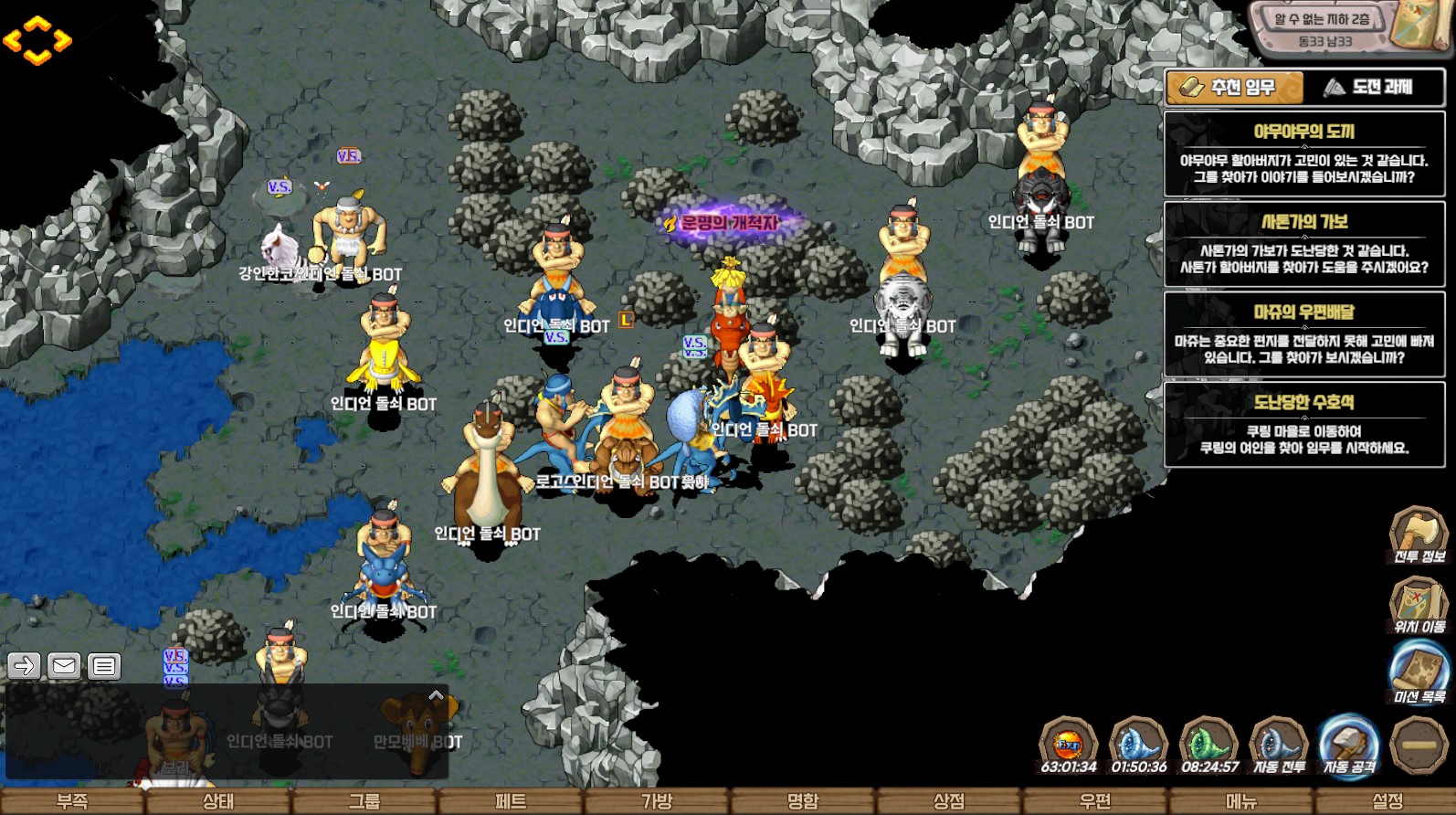Open the 우편 (Mail) menu
This screenshot has width=1456, height=815.
[1095, 801]
